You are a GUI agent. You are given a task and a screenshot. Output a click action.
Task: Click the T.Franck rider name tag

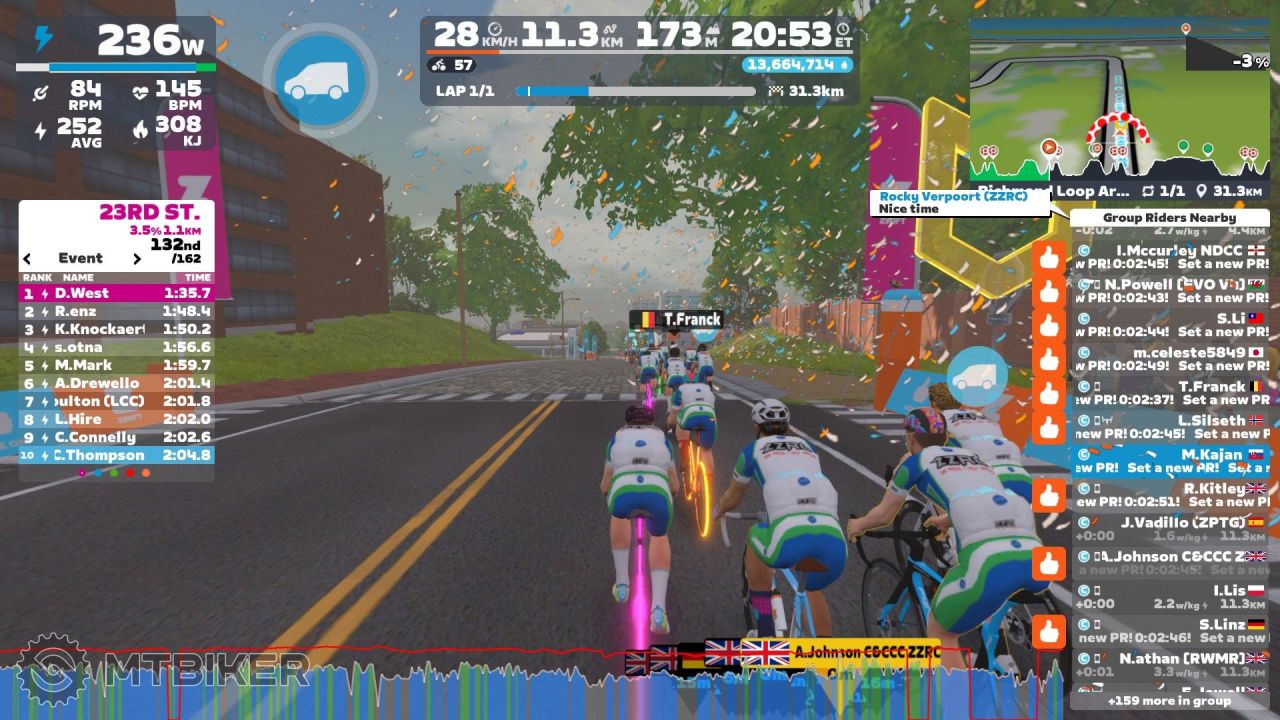(676, 320)
